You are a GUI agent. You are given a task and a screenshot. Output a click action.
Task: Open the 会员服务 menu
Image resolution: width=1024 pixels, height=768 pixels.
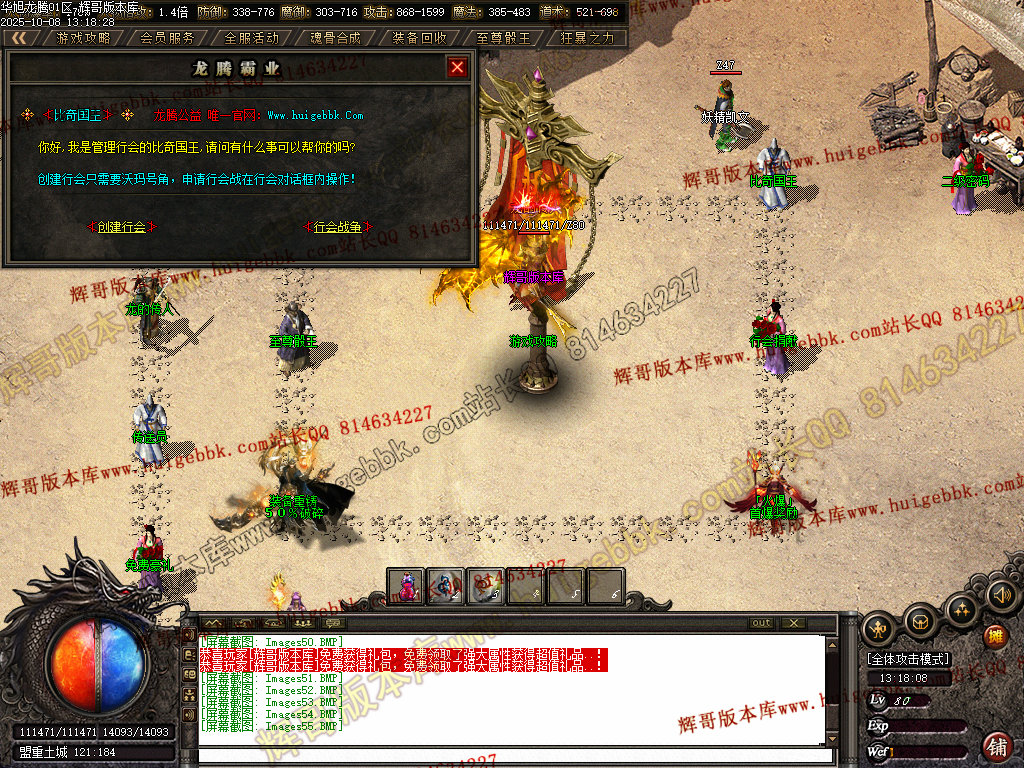click(167, 38)
